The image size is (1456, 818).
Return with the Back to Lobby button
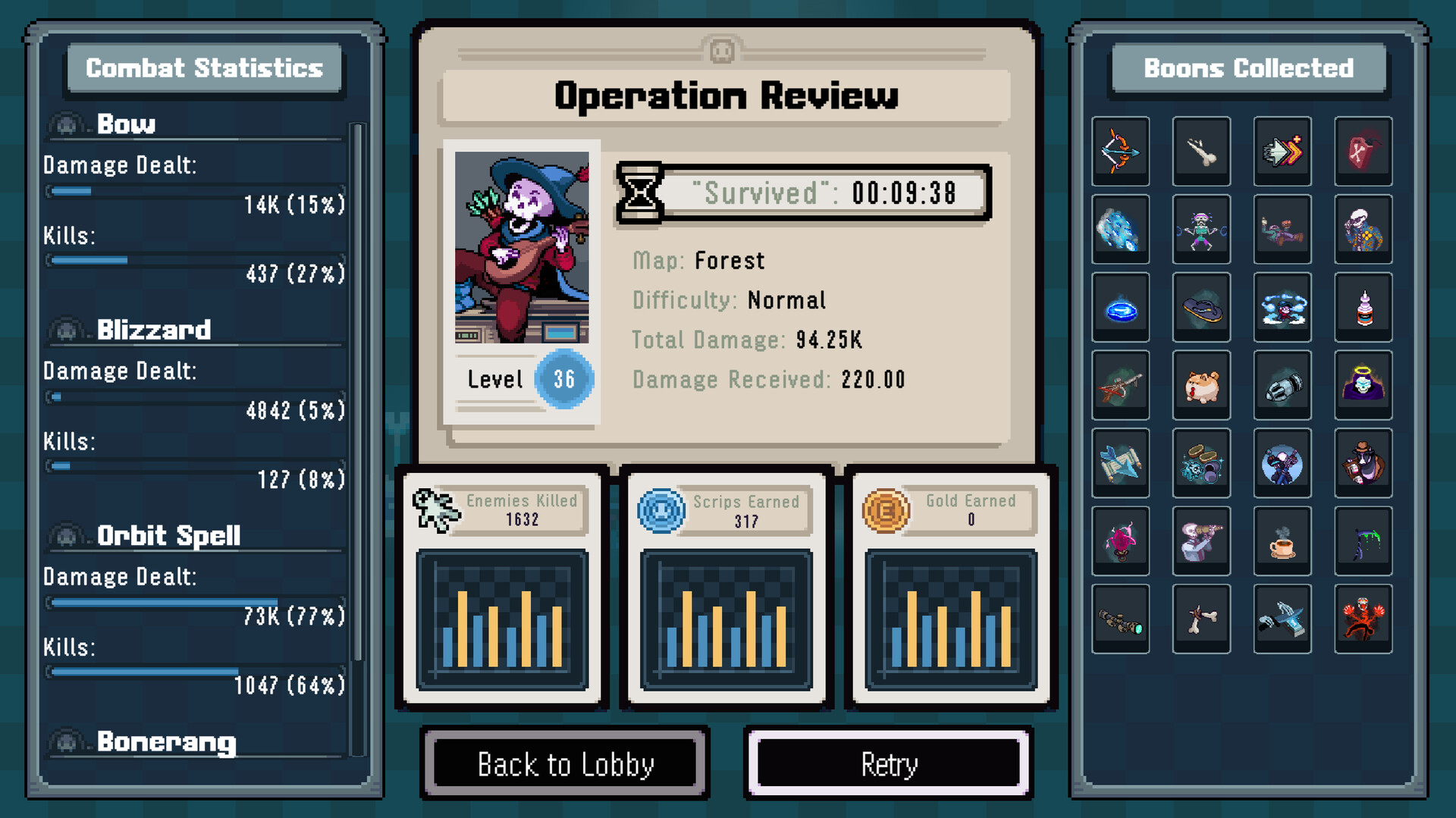click(x=565, y=763)
